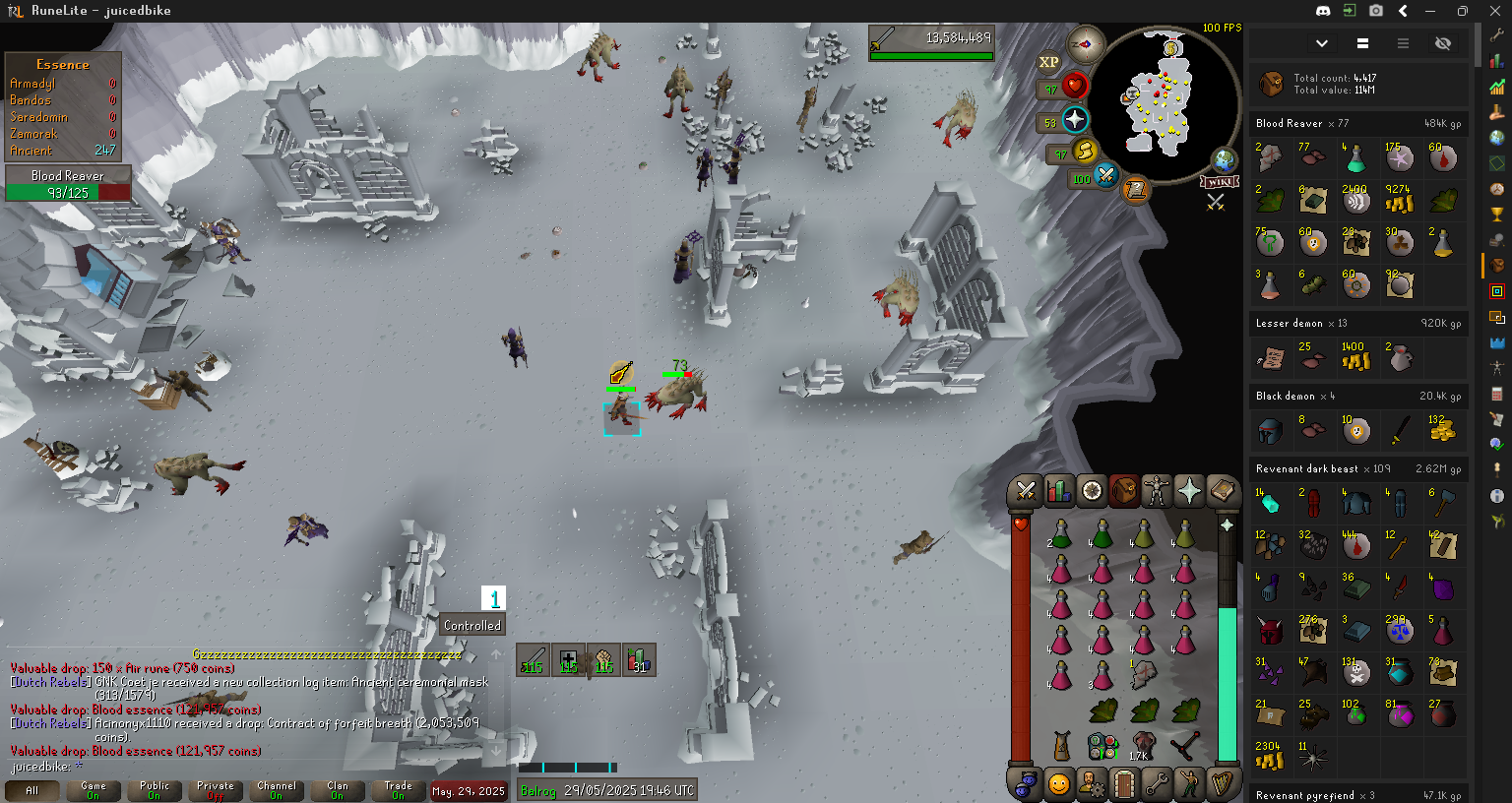Viewport: 1512px width, 803px height.
Task: Select the rune pouch in the inventory
Action: click(x=1102, y=747)
